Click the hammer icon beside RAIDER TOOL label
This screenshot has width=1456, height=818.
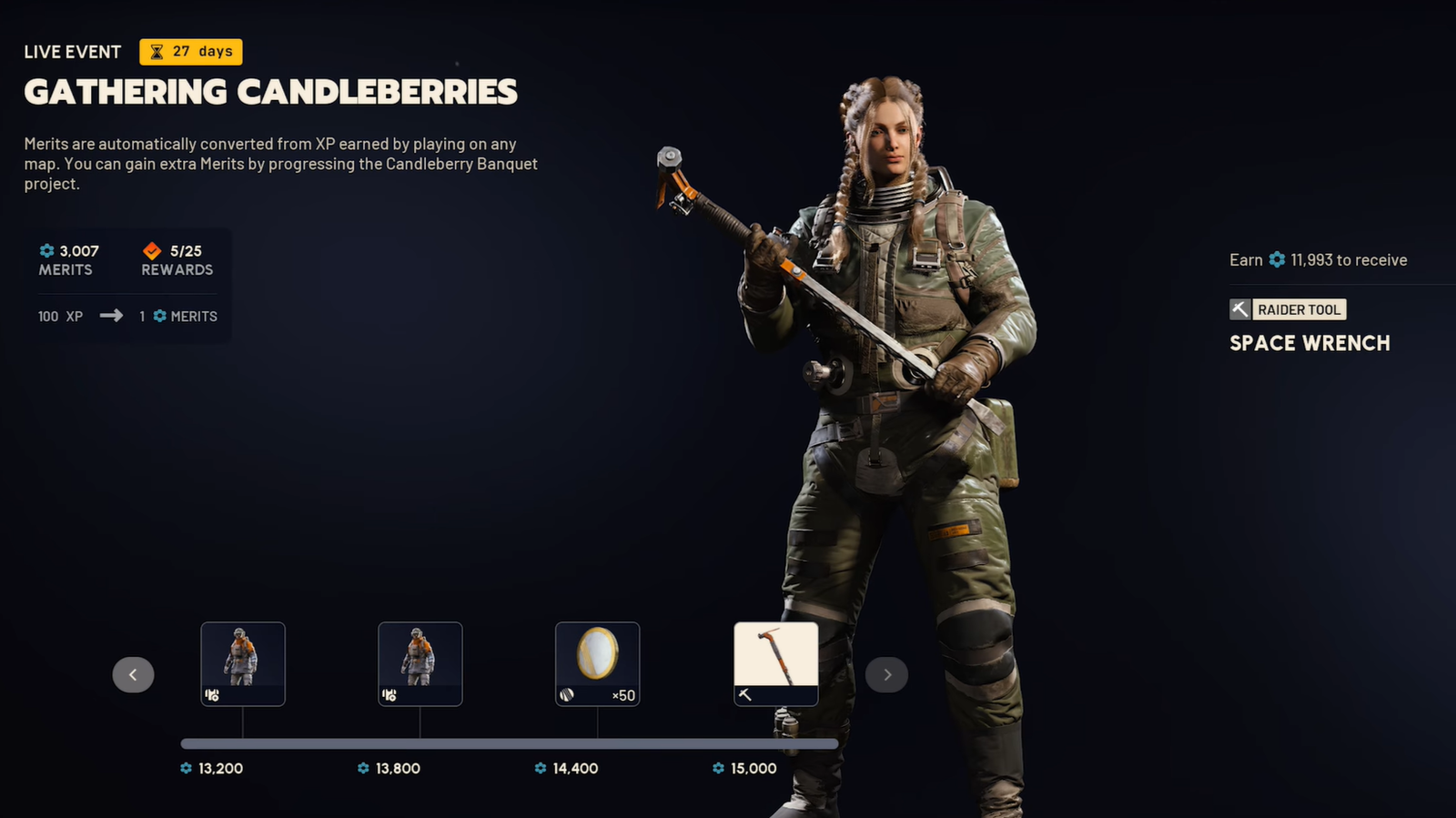[x=1239, y=309]
